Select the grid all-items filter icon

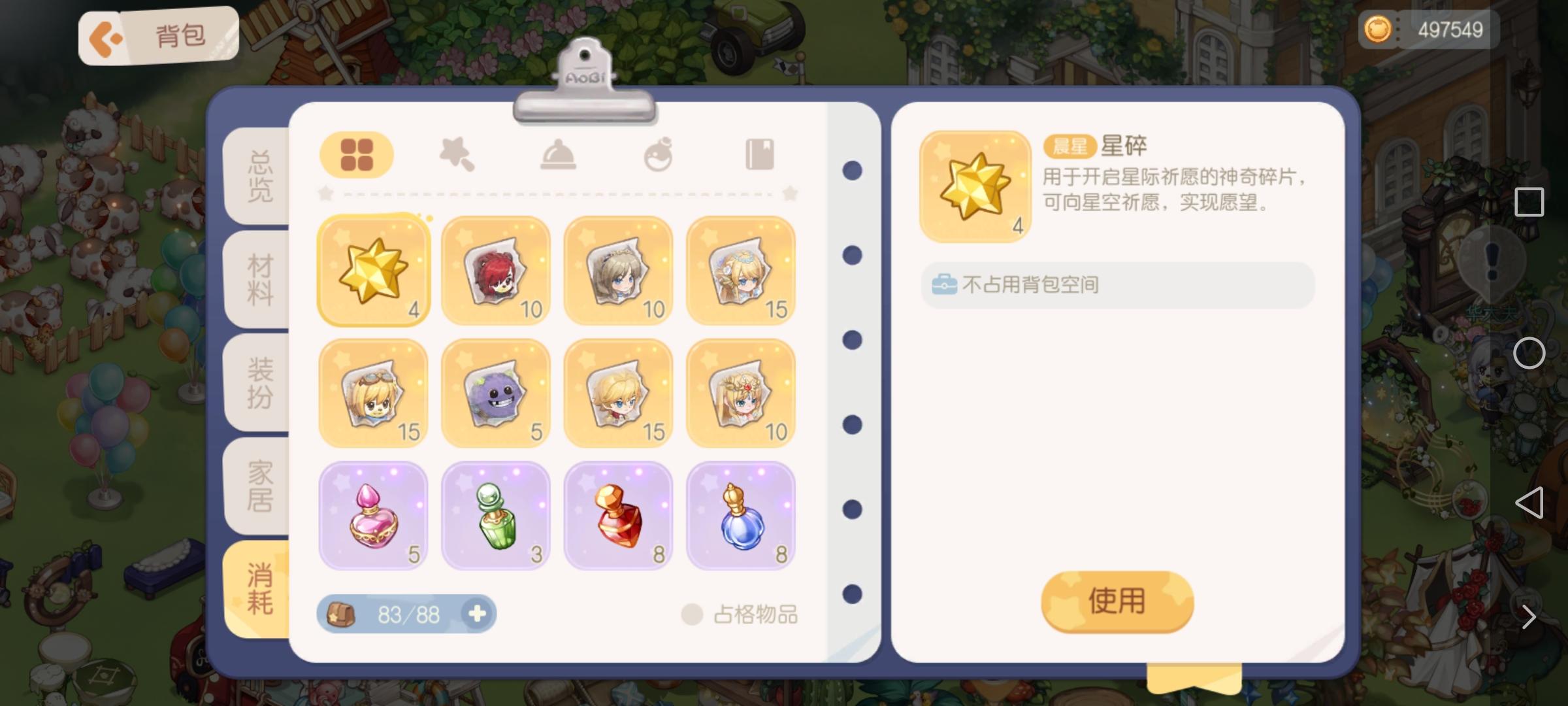(356, 154)
